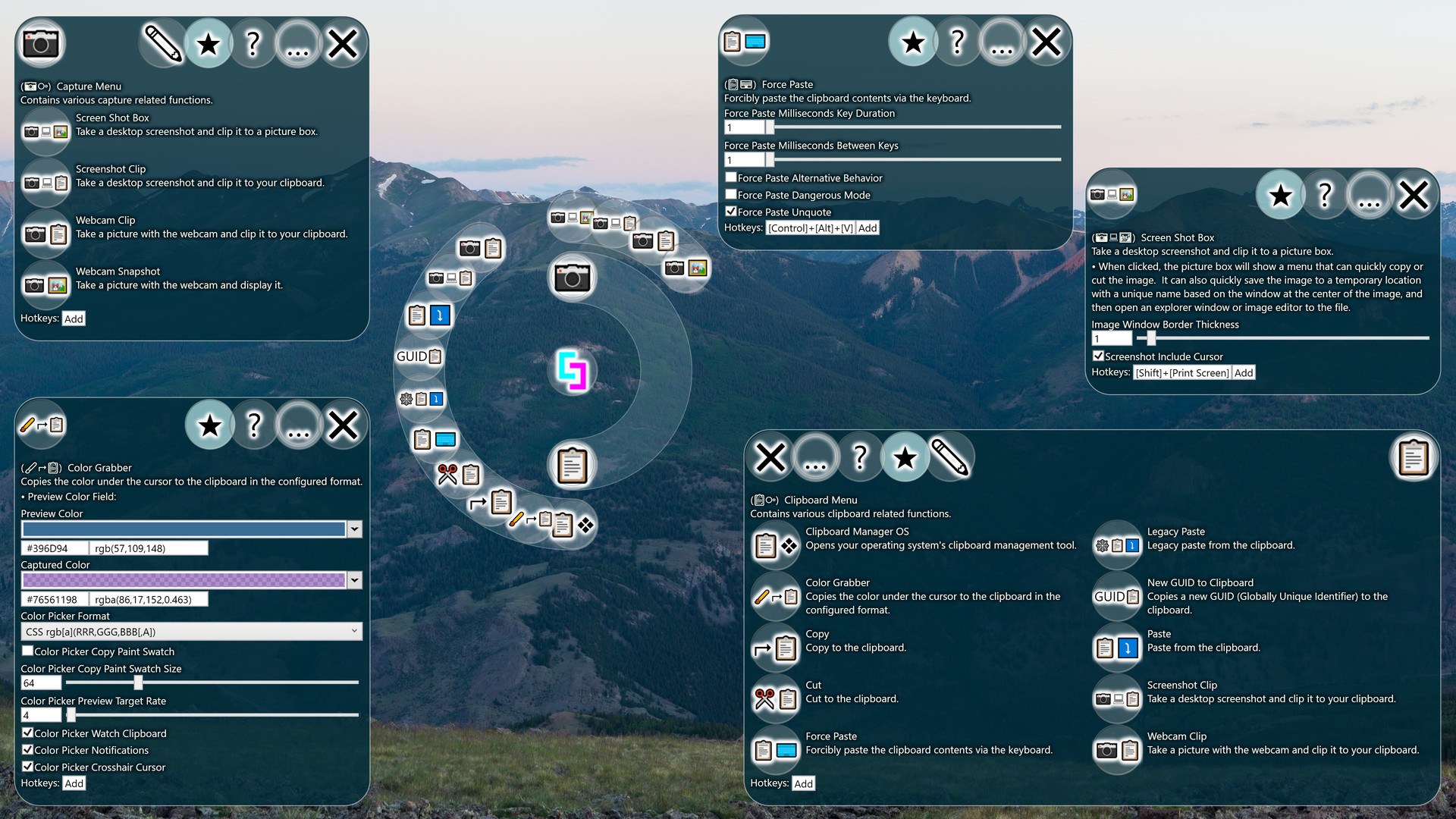Toggle Color Picker Watch Clipboard off
The image size is (1456, 819).
pyautogui.click(x=28, y=733)
